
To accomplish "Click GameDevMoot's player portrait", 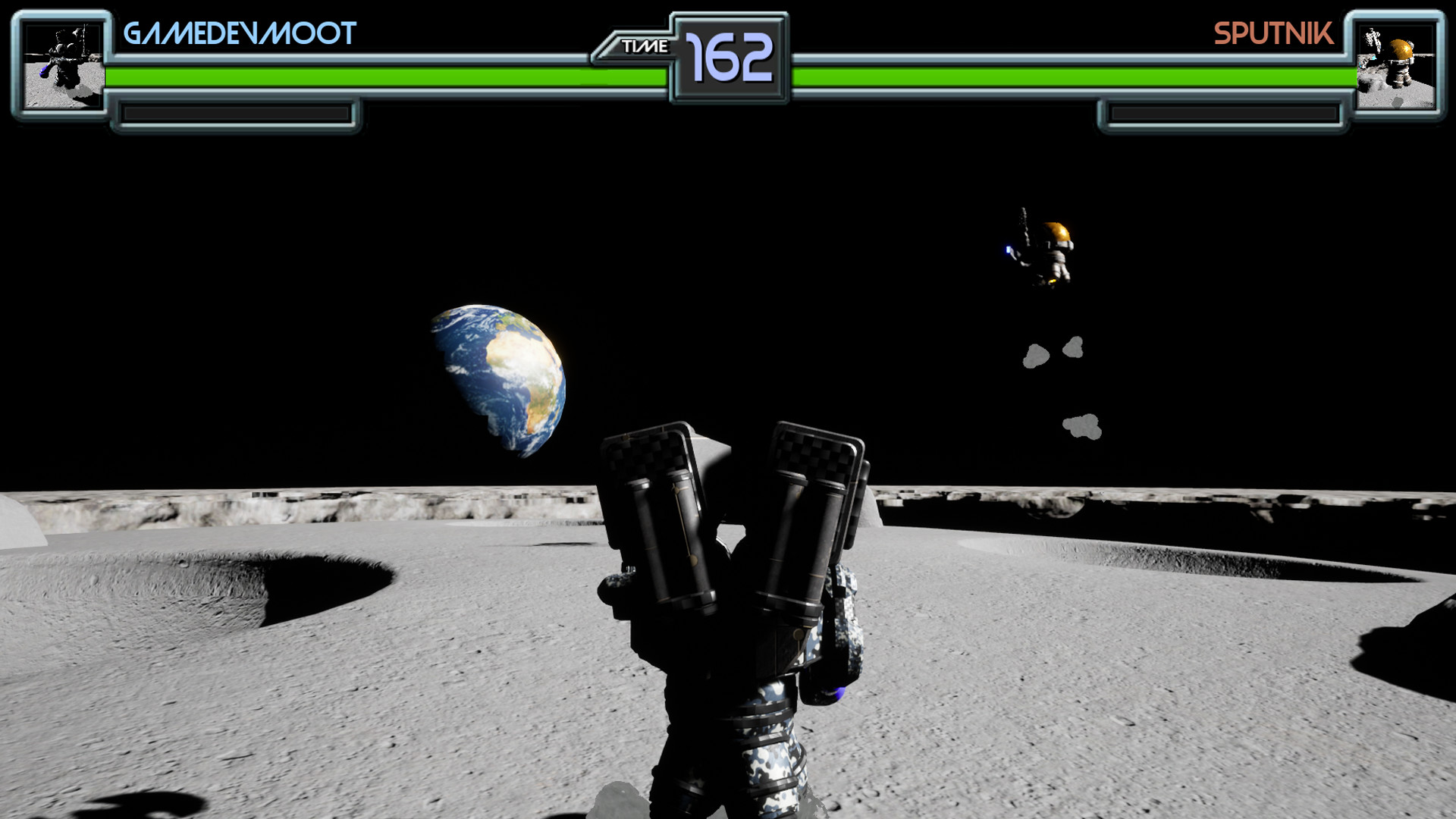I will pyautogui.click(x=62, y=66).
